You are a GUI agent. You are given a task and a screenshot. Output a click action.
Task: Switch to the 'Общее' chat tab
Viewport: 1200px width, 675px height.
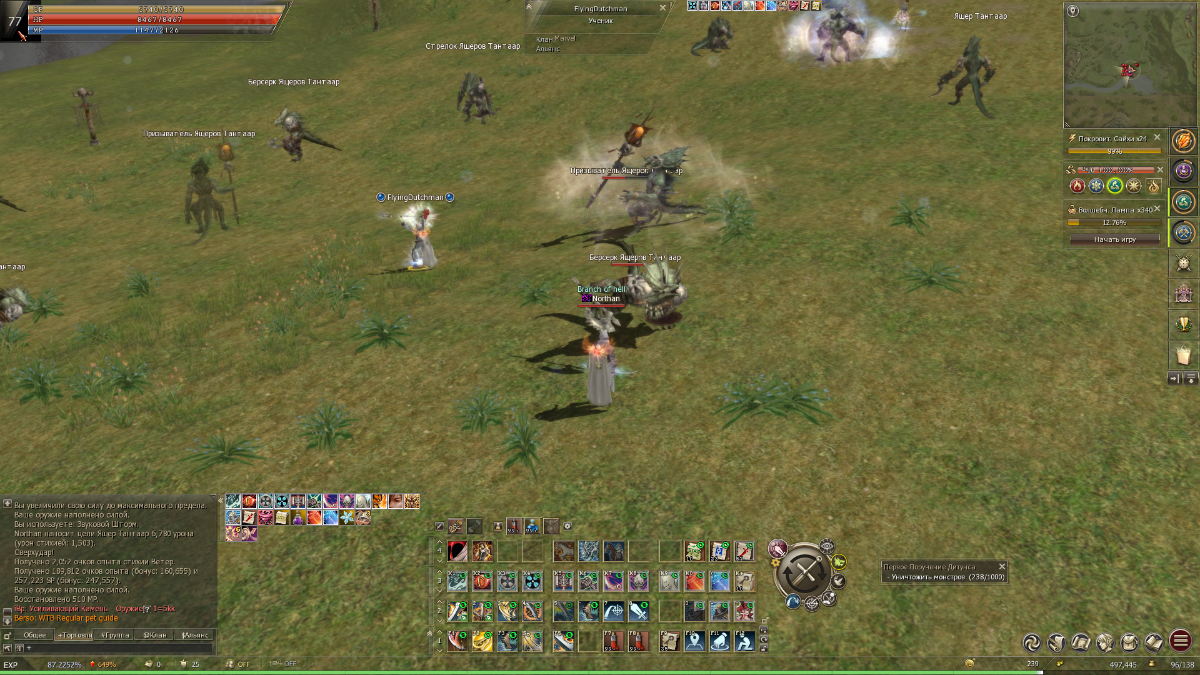click(x=35, y=635)
